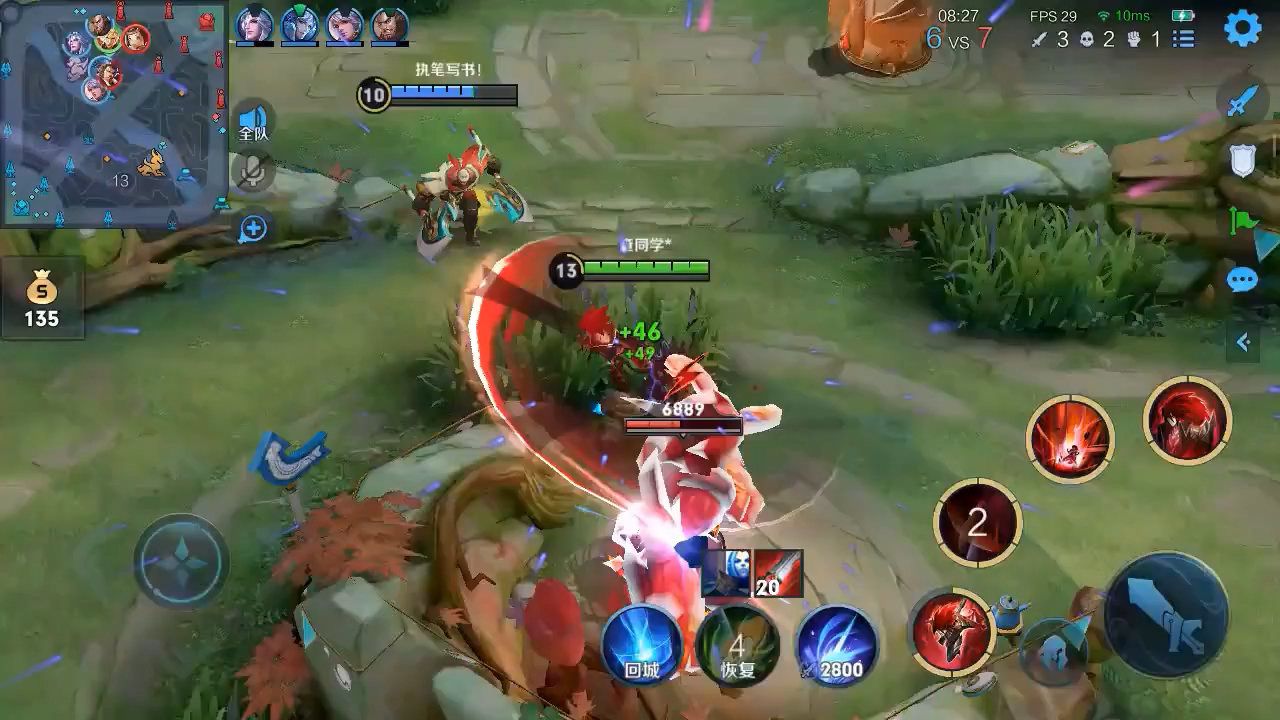This screenshot has width=1280, height=720.
Task: Cast the skill on cooldown showing 2
Action: (x=977, y=523)
